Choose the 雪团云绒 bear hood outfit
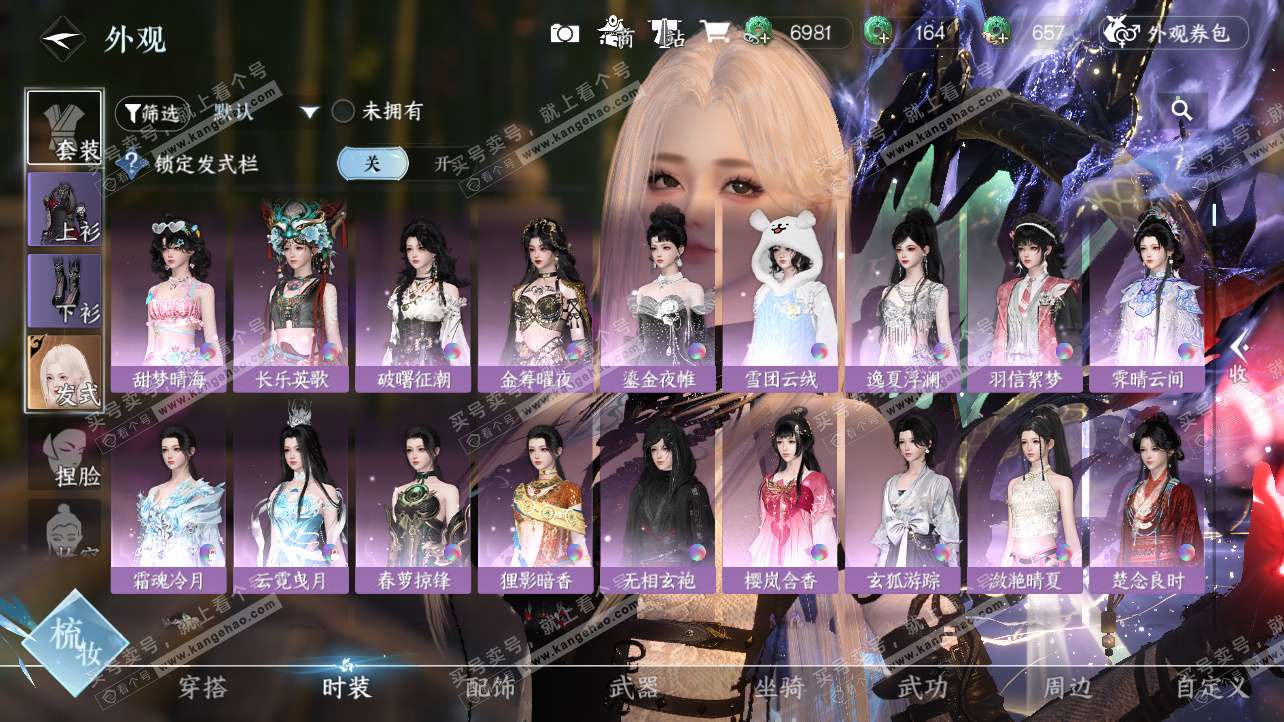This screenshot has width=1284, height=722. pos(781,296)
